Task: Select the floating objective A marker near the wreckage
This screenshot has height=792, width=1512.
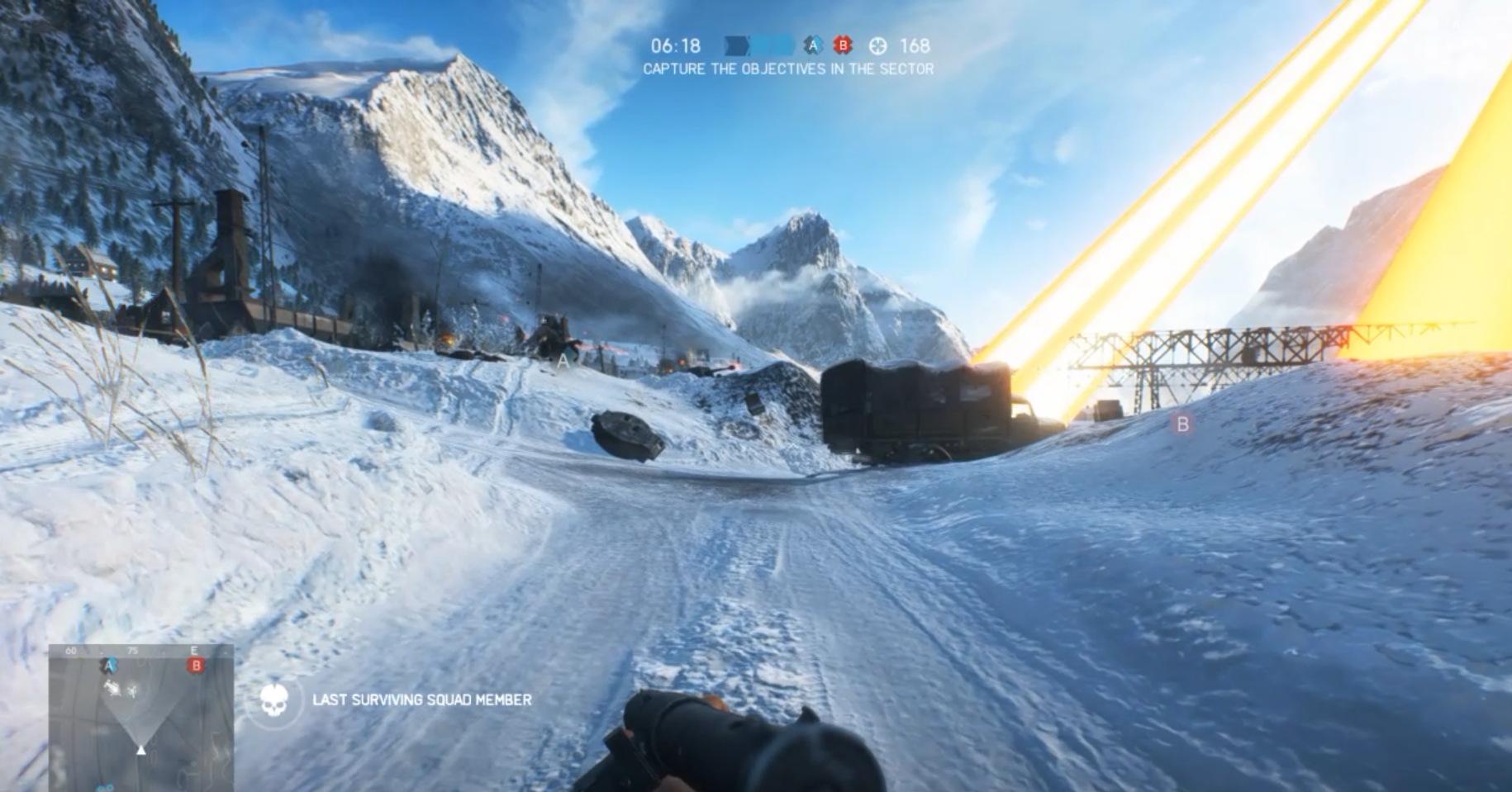Action: click(x=563, y=360)
